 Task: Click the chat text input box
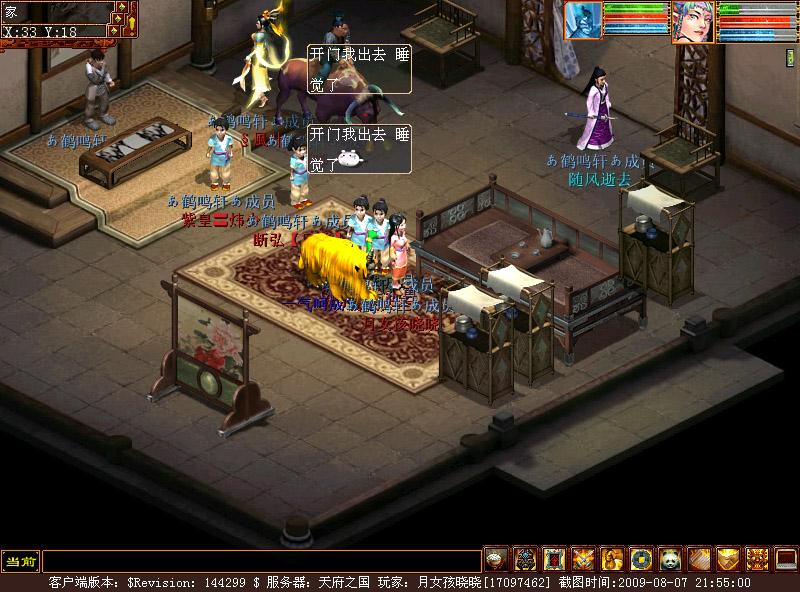point(261,561)
